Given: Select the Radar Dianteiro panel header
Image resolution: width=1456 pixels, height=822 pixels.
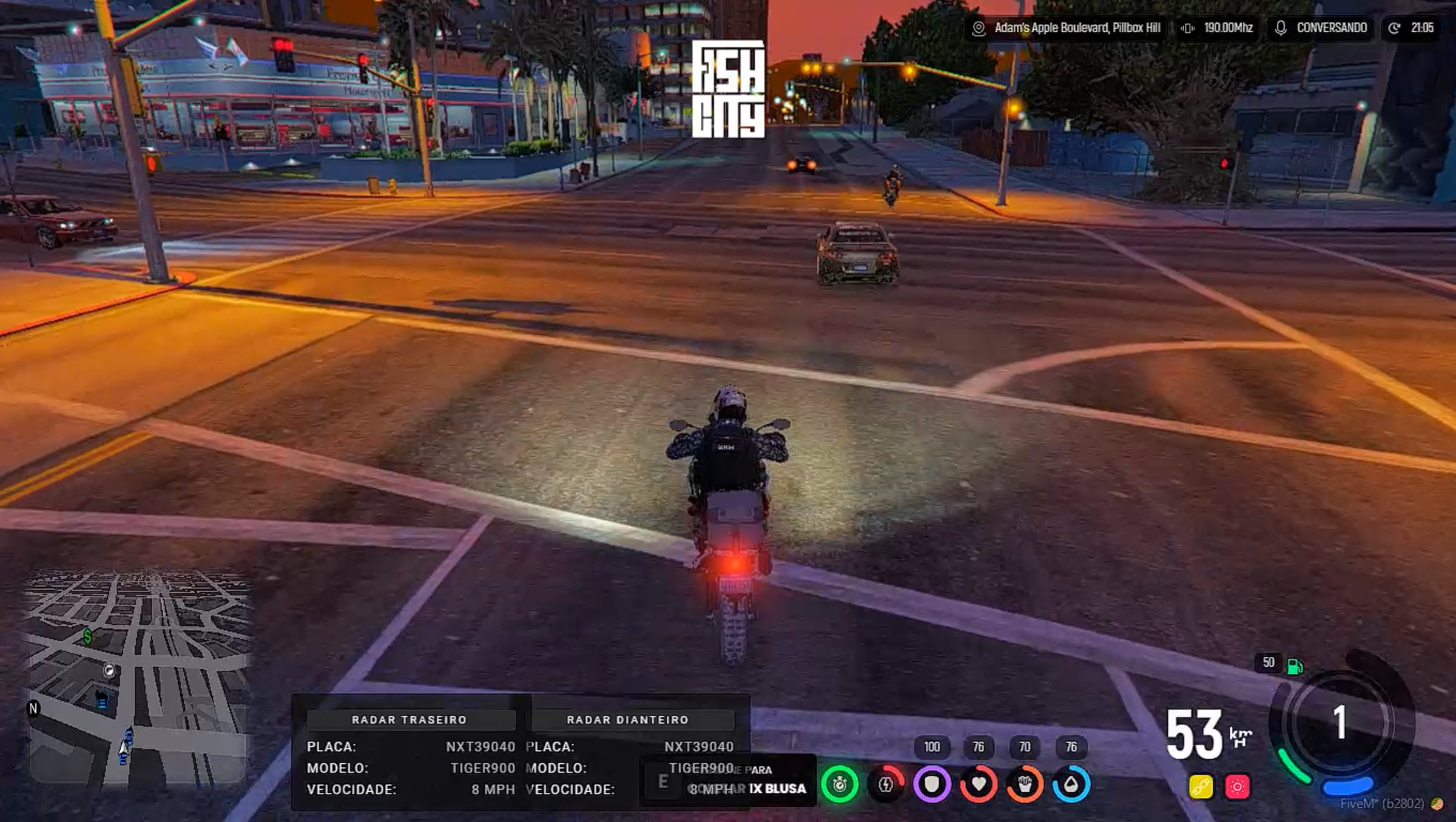Looking at the screenshot, I should tap(628, 720).
